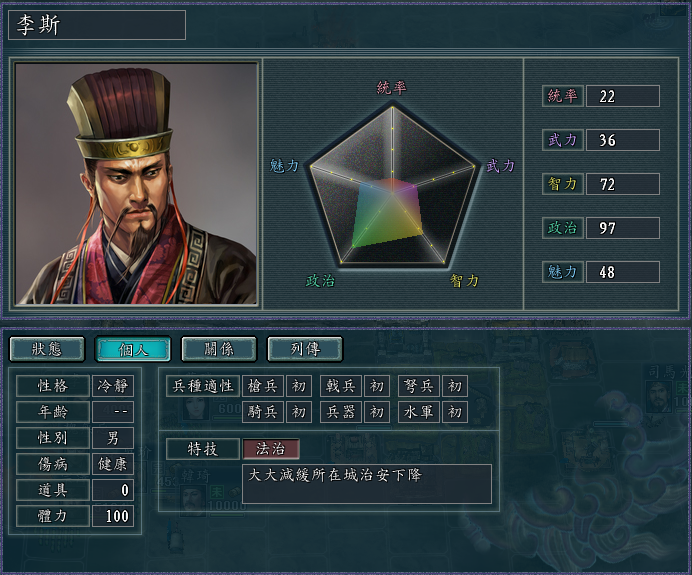The height and width of the screenshot is (575, 692).
Task: Select the 個人 tab
Action: point(133,349)
